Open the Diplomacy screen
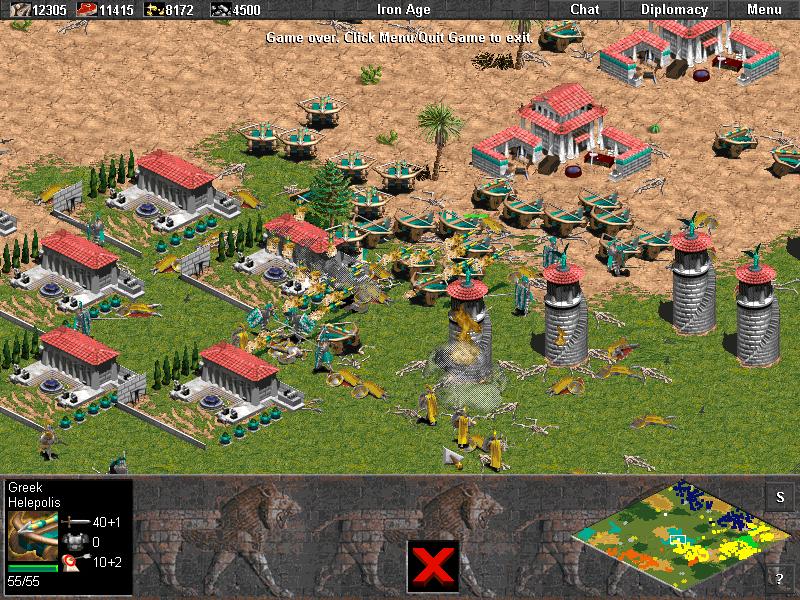This screenshot has height=600, width=800. pyautogui.click(x=674, y=10)
